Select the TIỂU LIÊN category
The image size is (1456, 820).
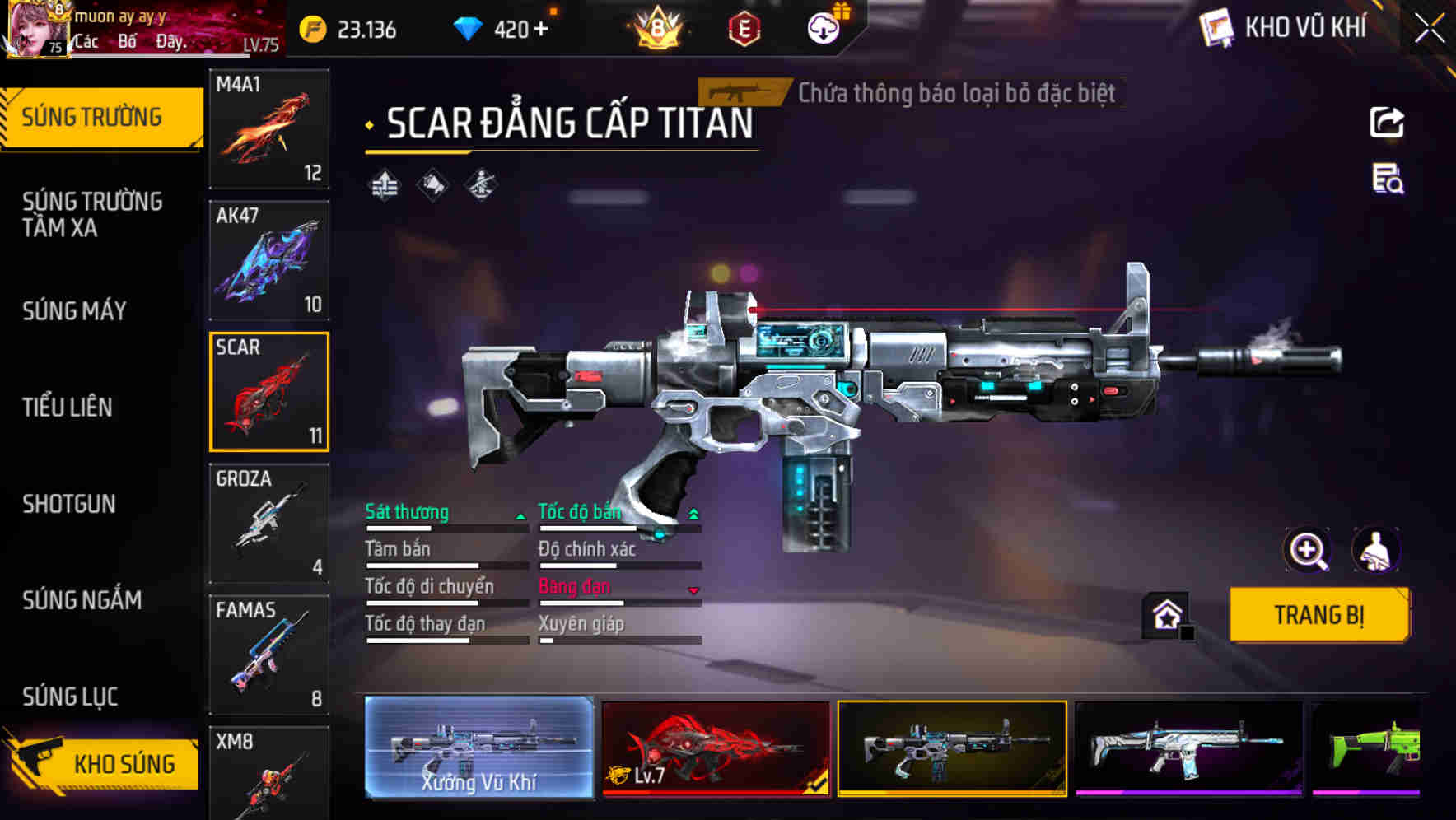[68, 407]
